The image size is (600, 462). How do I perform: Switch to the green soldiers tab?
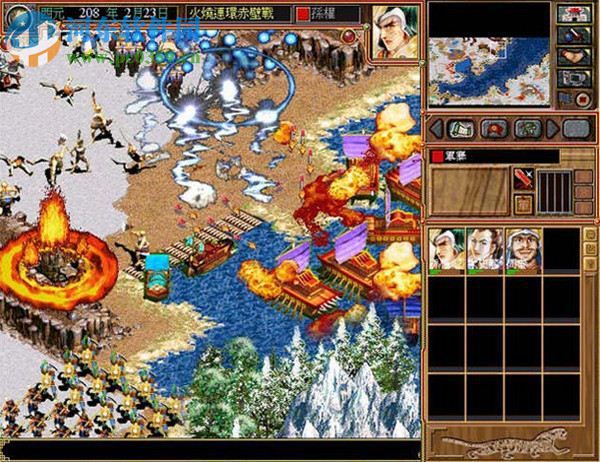coord(527,128)
